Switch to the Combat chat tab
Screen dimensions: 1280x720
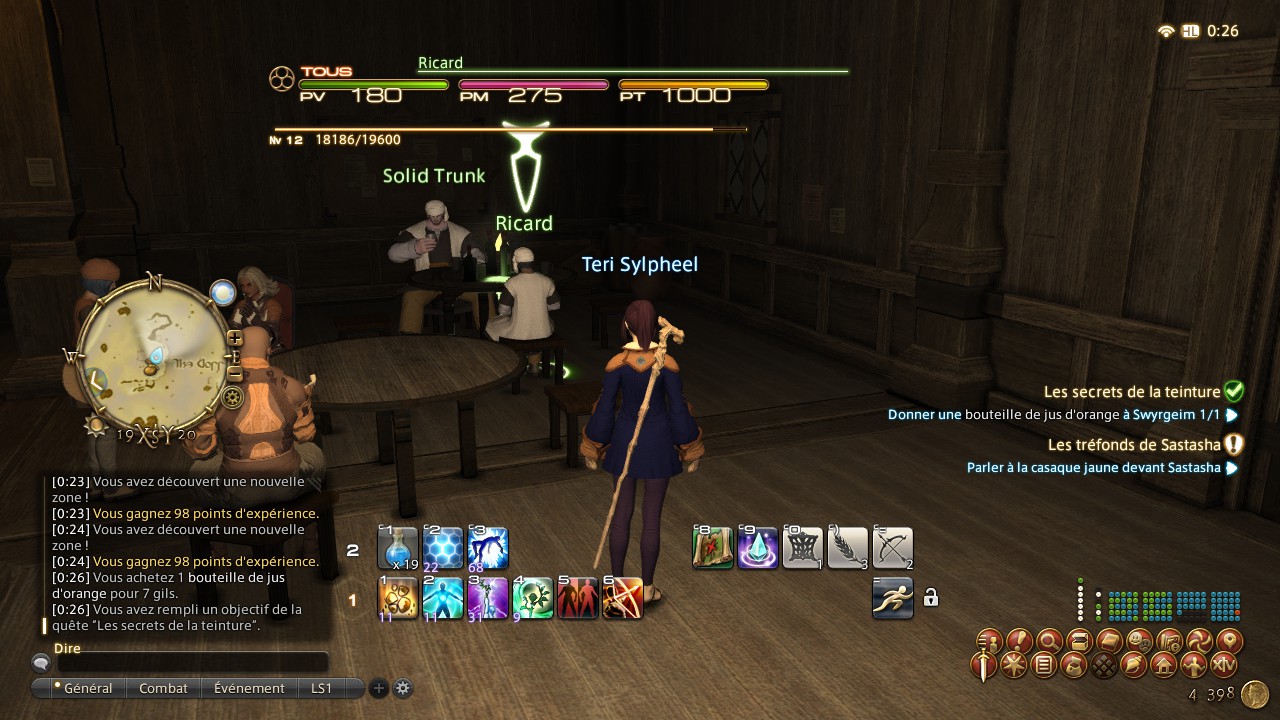click(163, 688)
